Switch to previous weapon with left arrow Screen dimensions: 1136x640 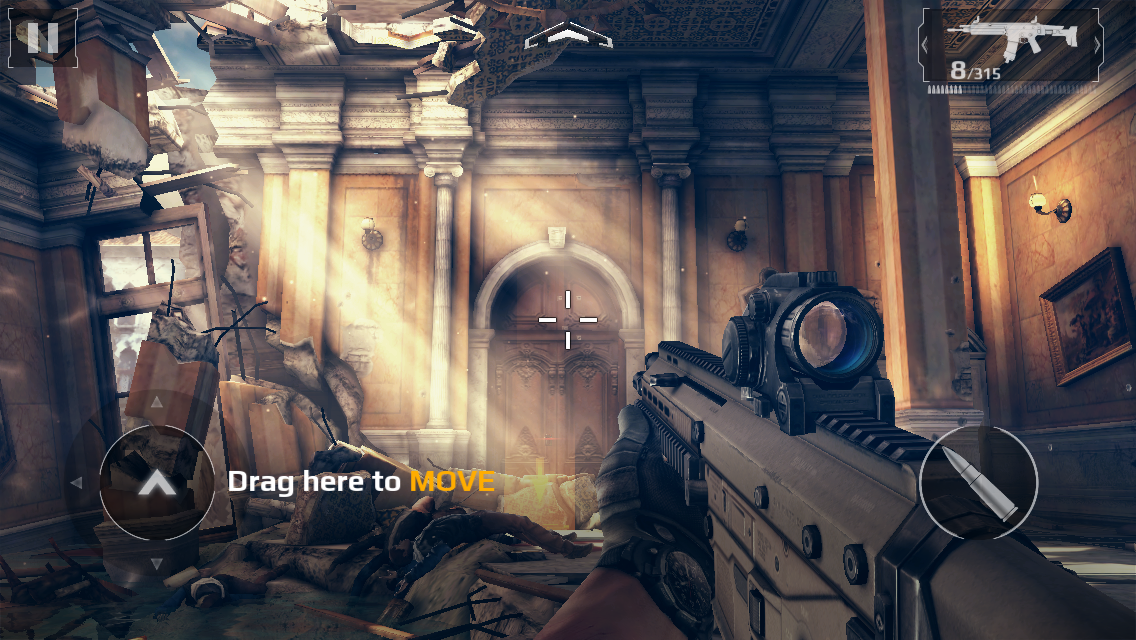[926, 45]
